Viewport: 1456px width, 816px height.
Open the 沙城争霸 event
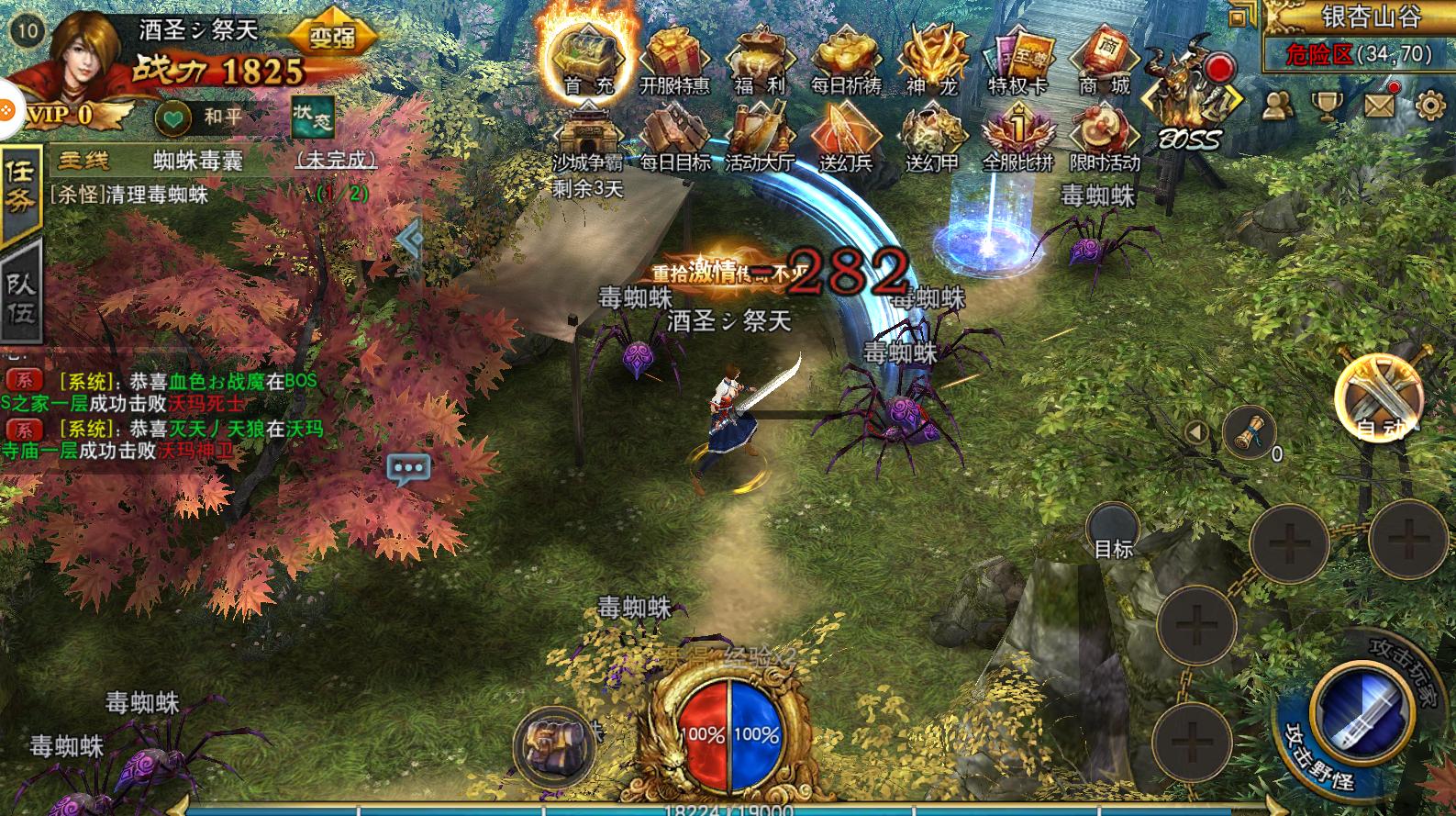pyautogui.click(x=587, y=138)
